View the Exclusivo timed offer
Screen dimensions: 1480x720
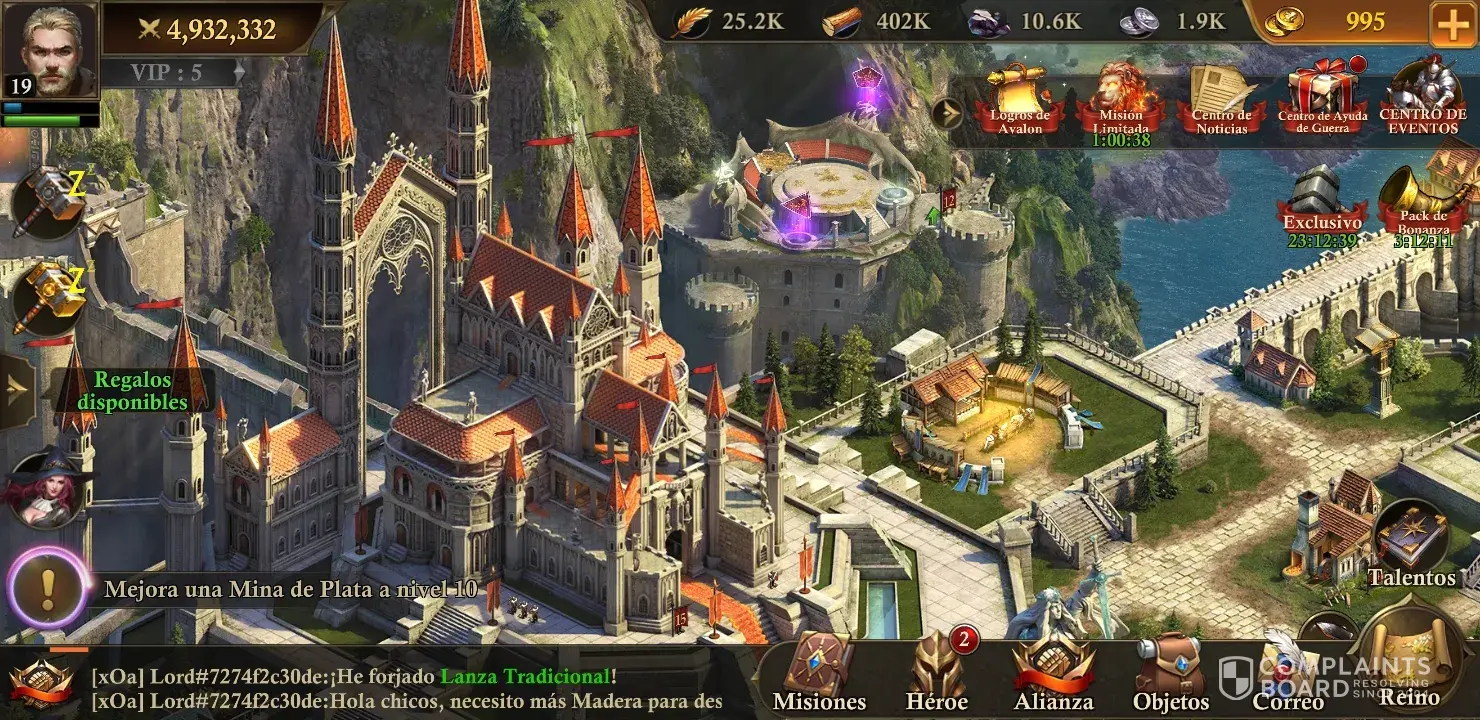point(1322,207)
